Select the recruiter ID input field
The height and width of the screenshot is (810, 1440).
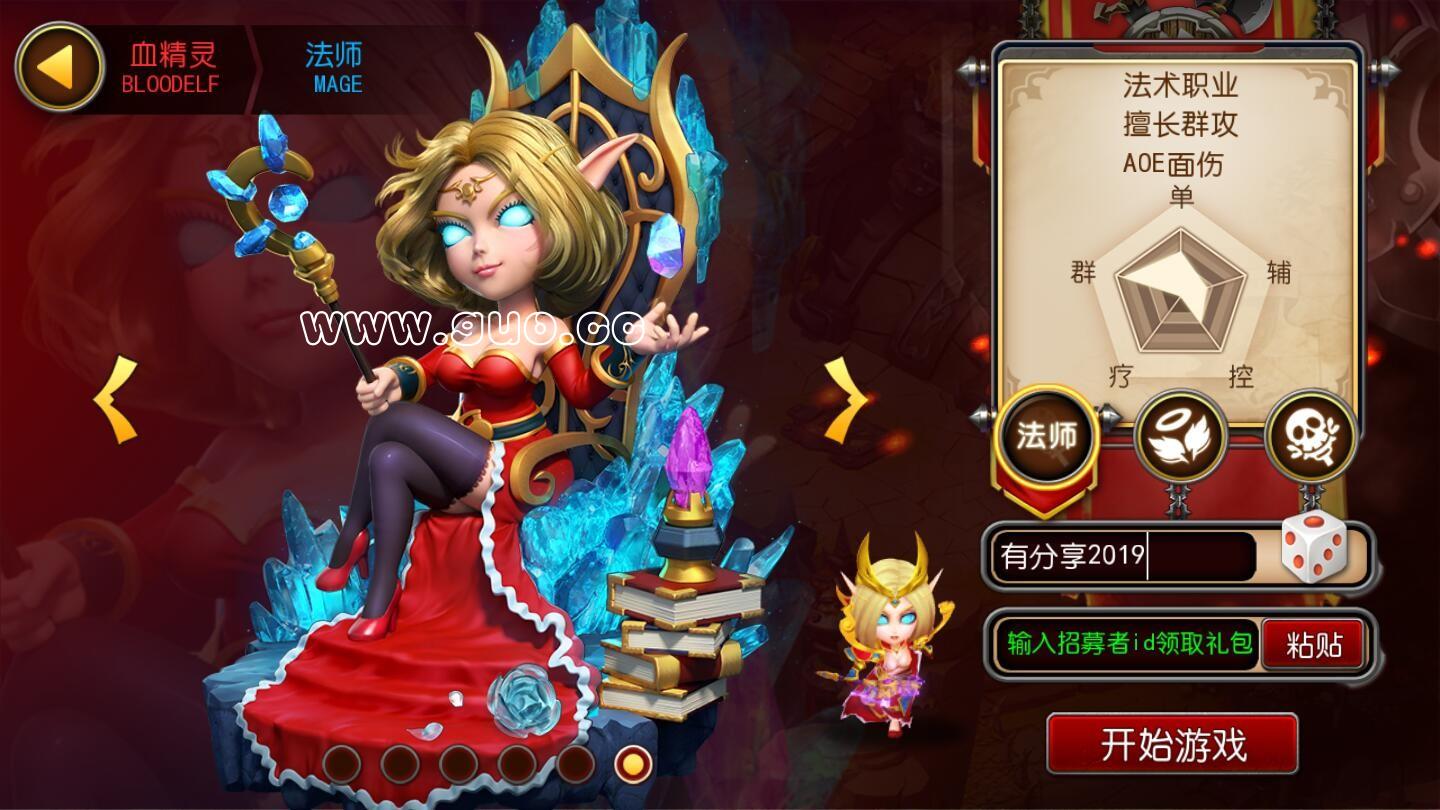1124,644
